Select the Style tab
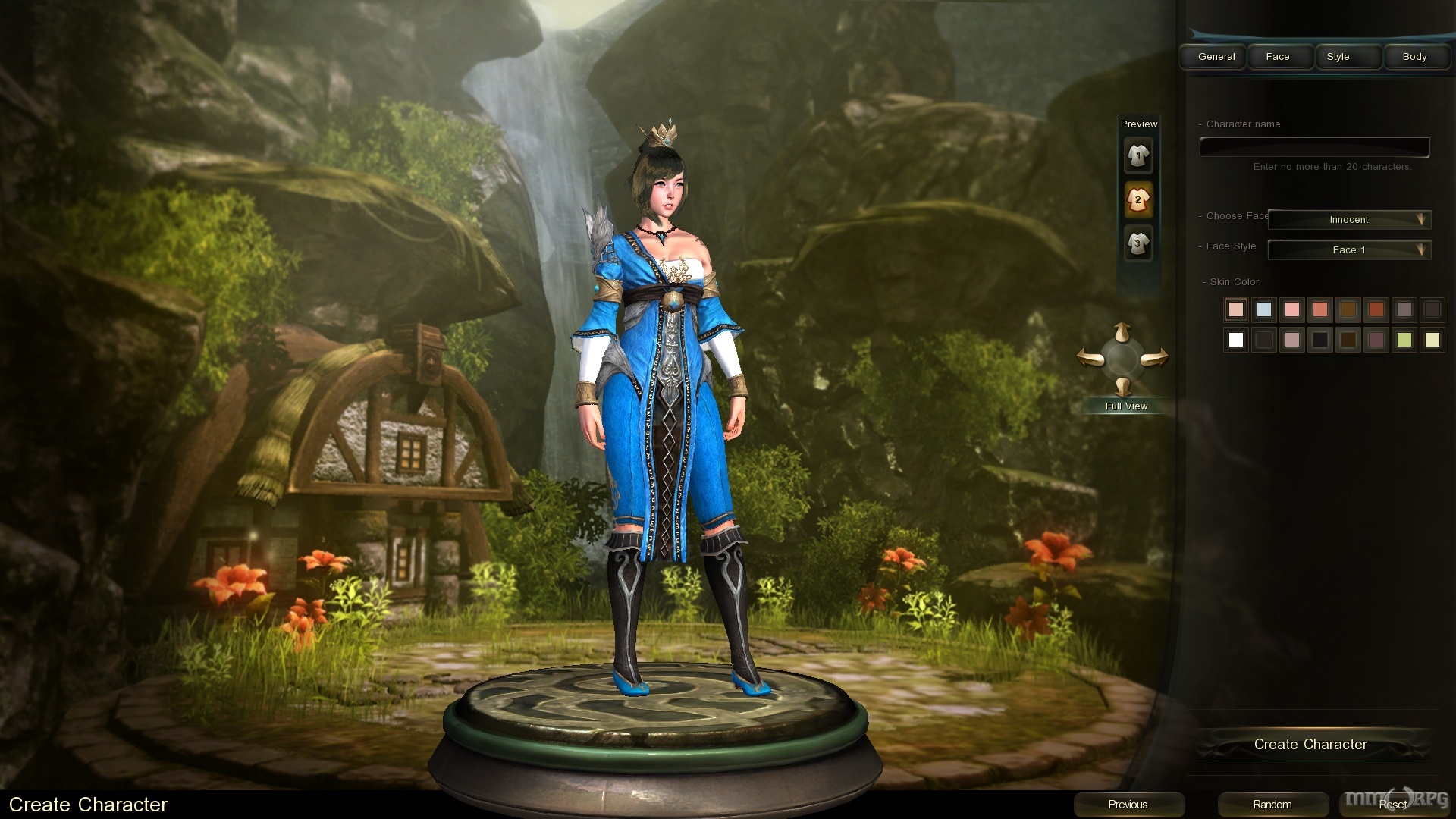The width and height of the screenshot is (1456, 819). (1338, 57)
